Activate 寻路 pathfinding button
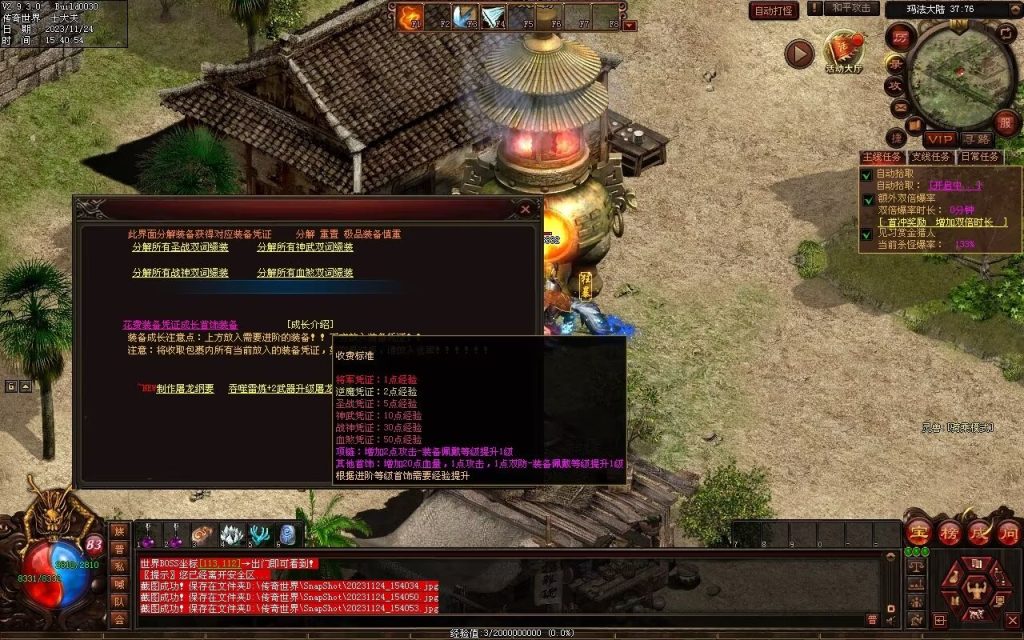 pyautogui.click(x=976, y=138)
